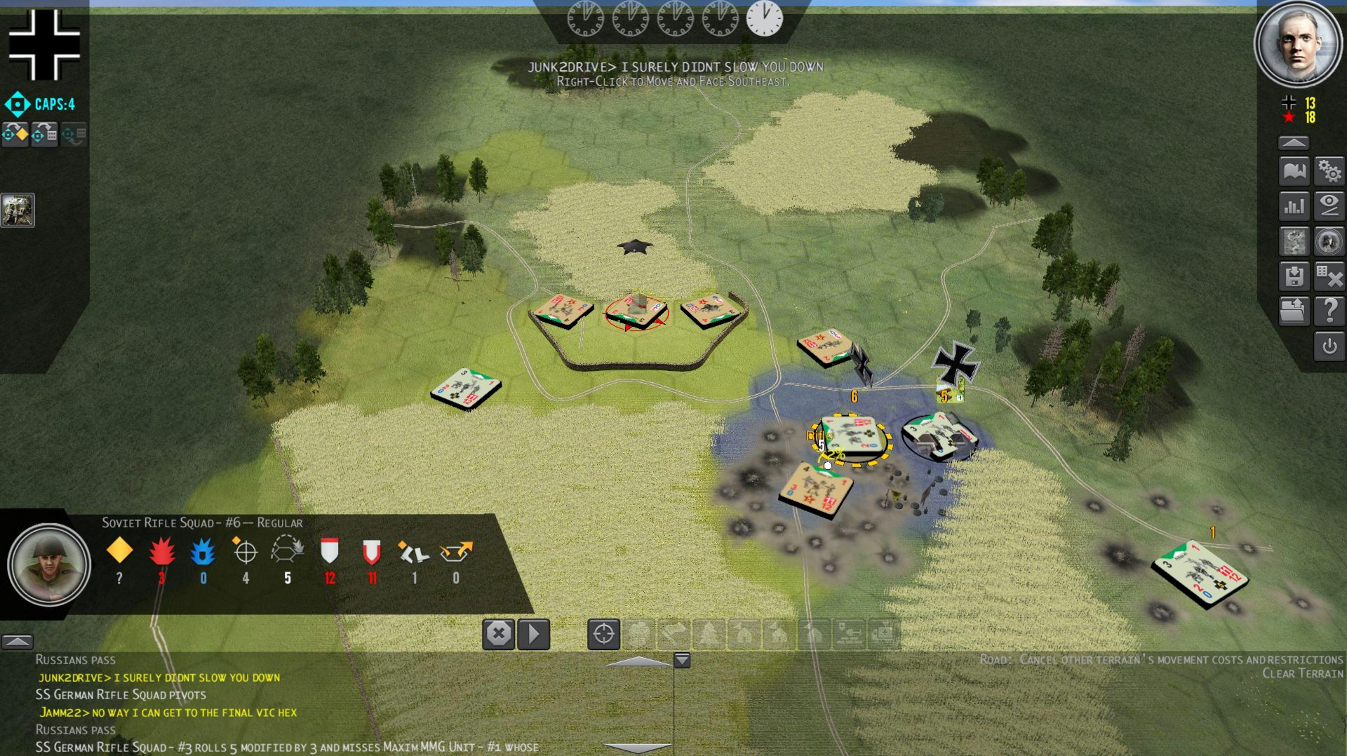Save the game with the disk icon

pos(1293,275)
